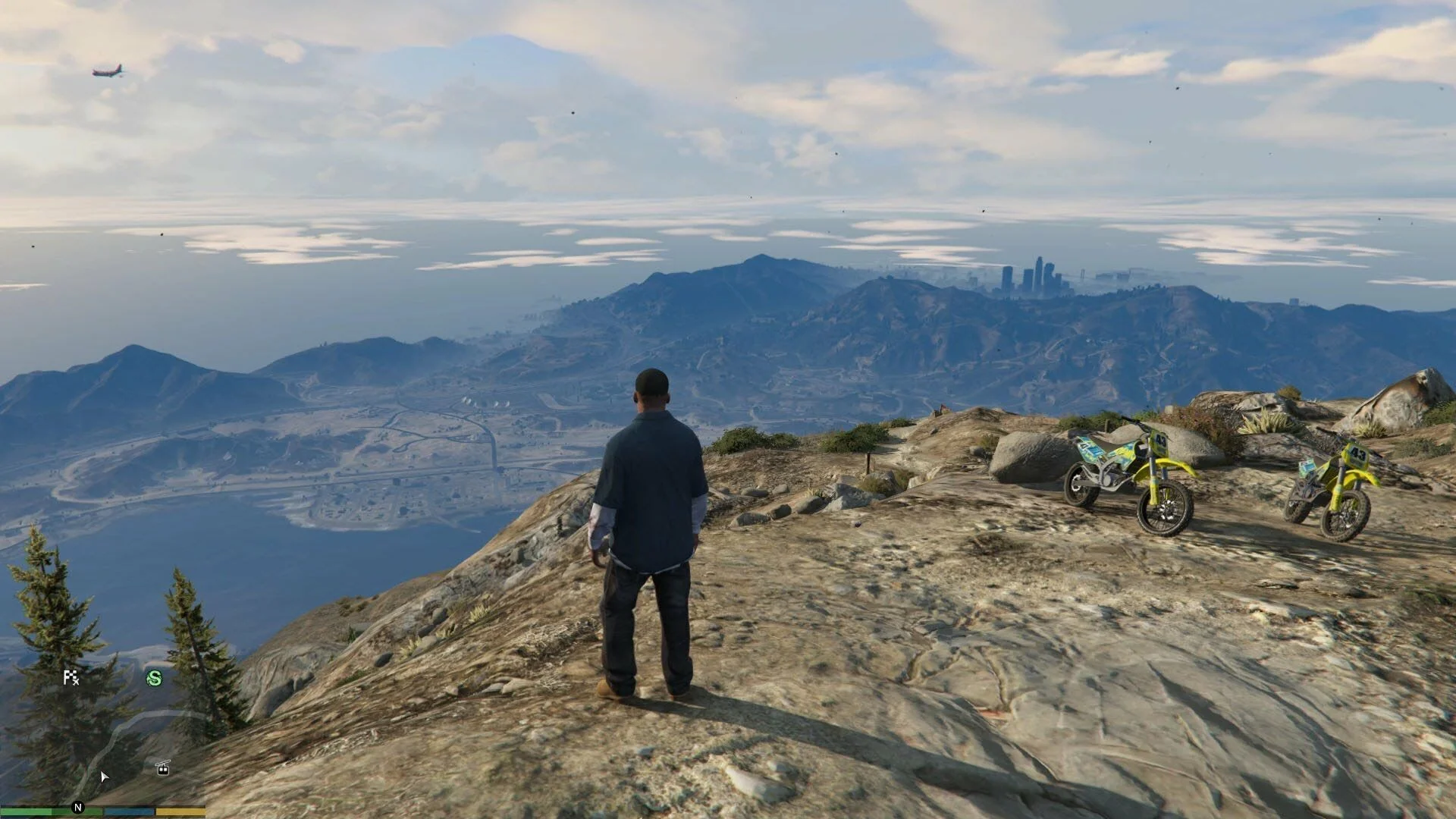Click the north compass N marker
The width and height of the screenshot is (1456, 819).
click(x=77, y=808)
